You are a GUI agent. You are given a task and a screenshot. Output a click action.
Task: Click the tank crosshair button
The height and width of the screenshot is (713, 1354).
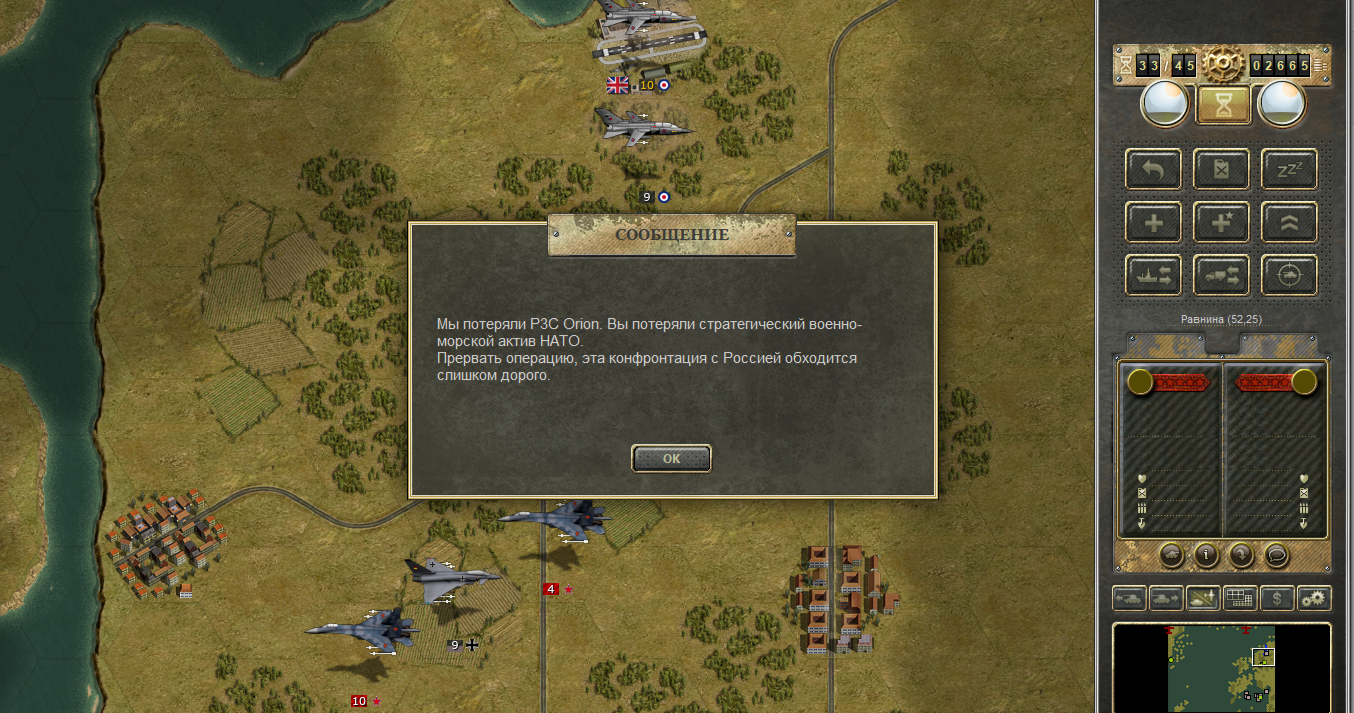coord(1288,275)
